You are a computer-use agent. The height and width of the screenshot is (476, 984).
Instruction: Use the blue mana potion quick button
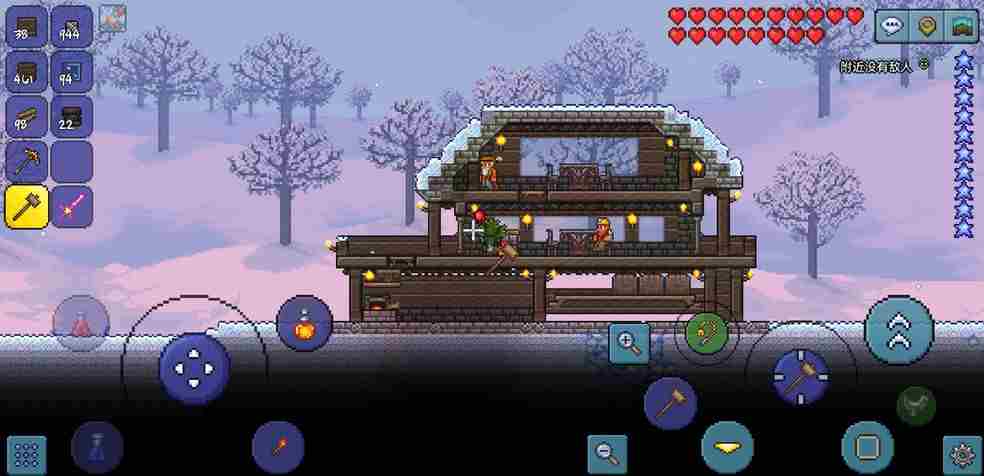click(97, 446)
